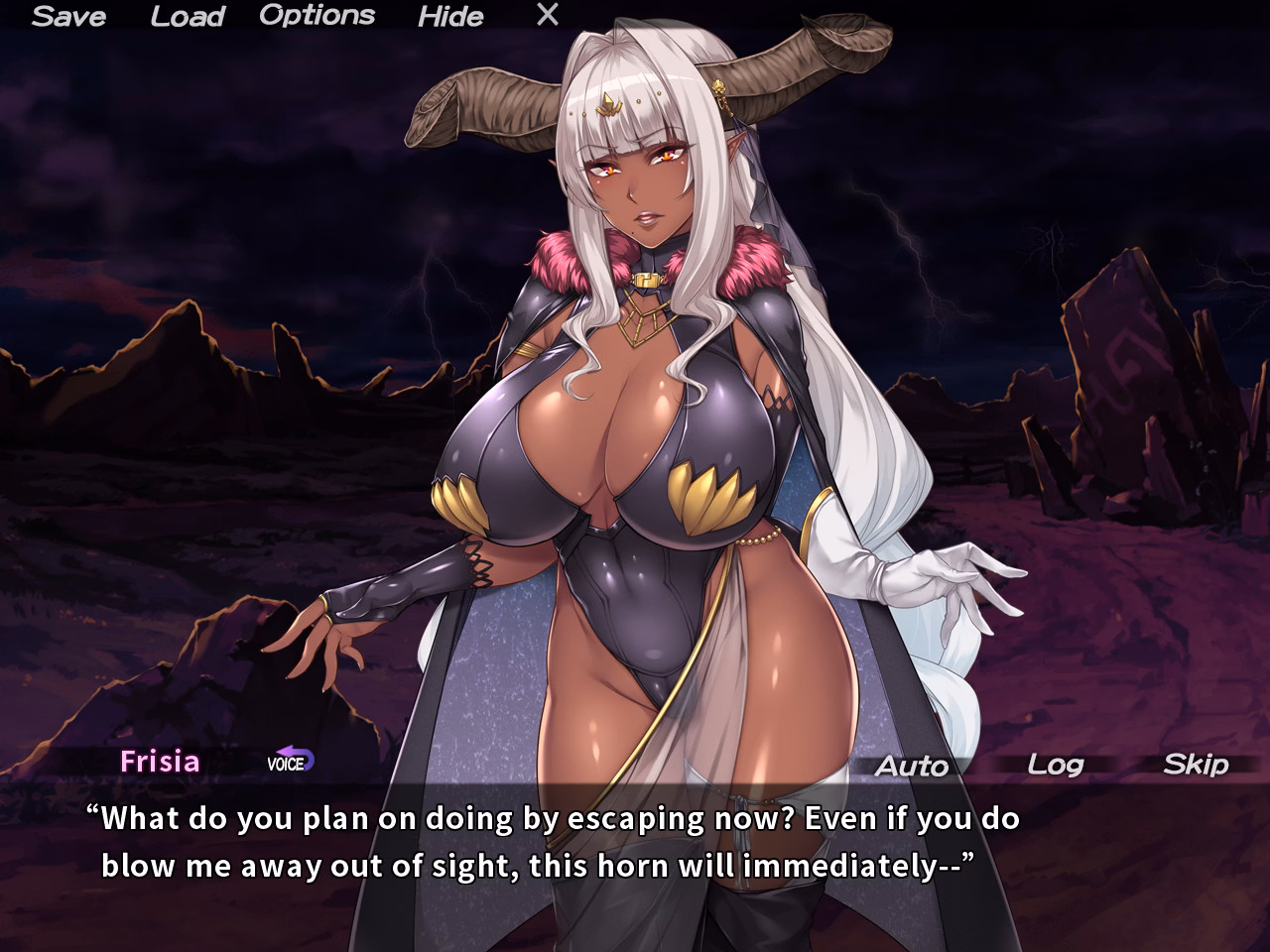Click Hide in the top menu bar
The height and width of the screenshot is (952, 1270).
tap(451, 17)
